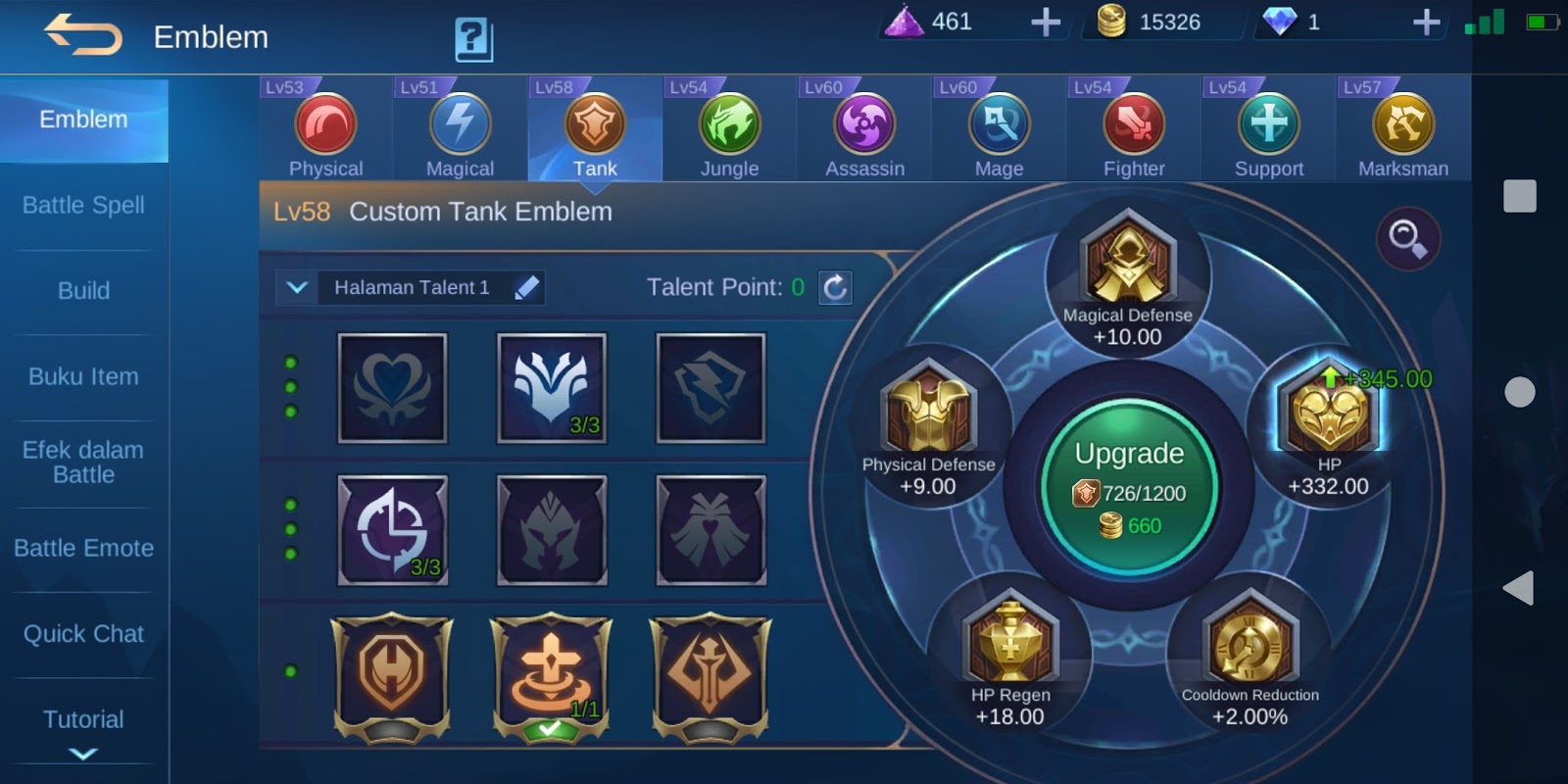Expand the Halaman Talent 1 dropdown
The image size is (1568, 784).
pos(294,287)
